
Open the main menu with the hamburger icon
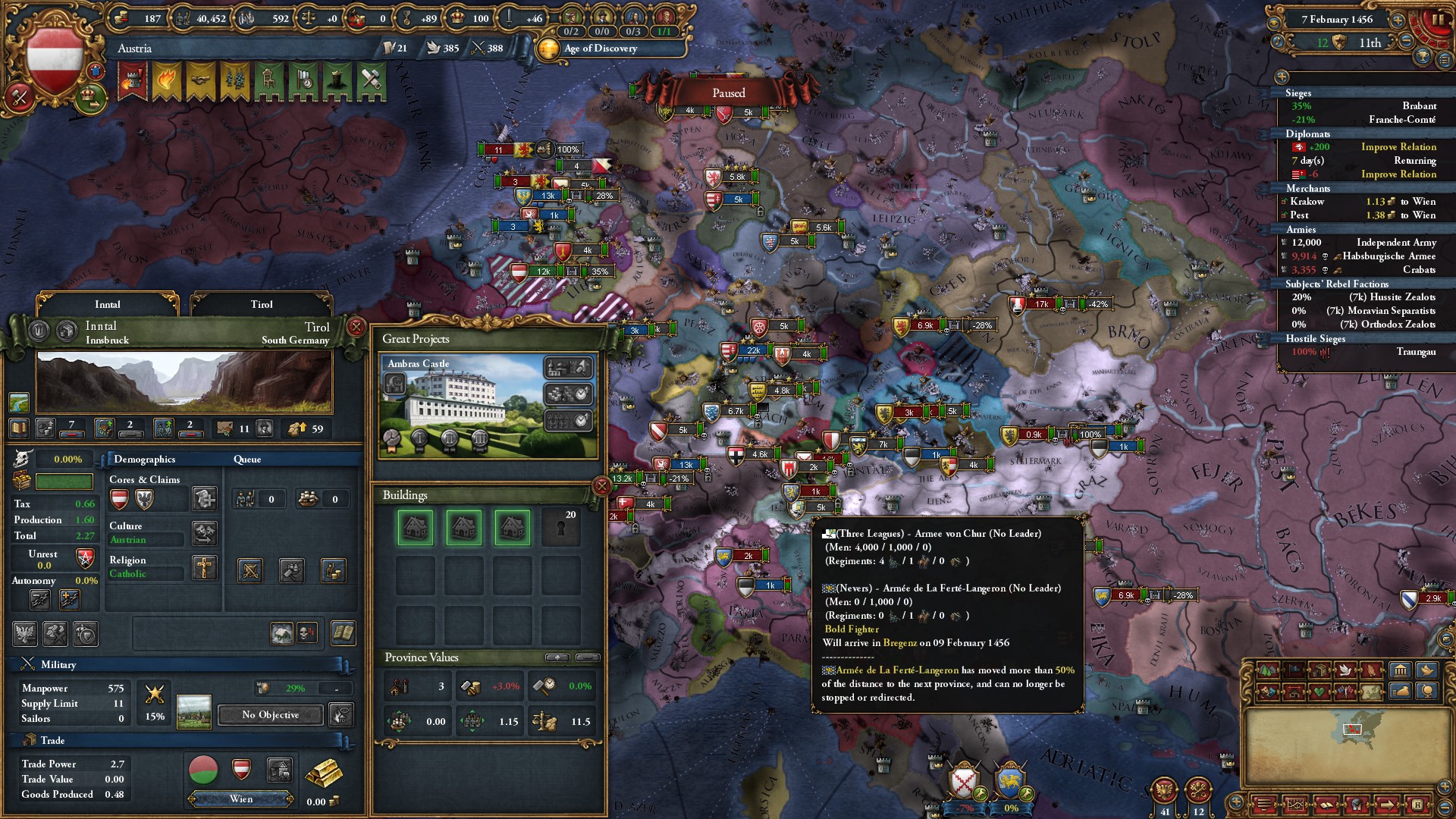(1263, 806)
